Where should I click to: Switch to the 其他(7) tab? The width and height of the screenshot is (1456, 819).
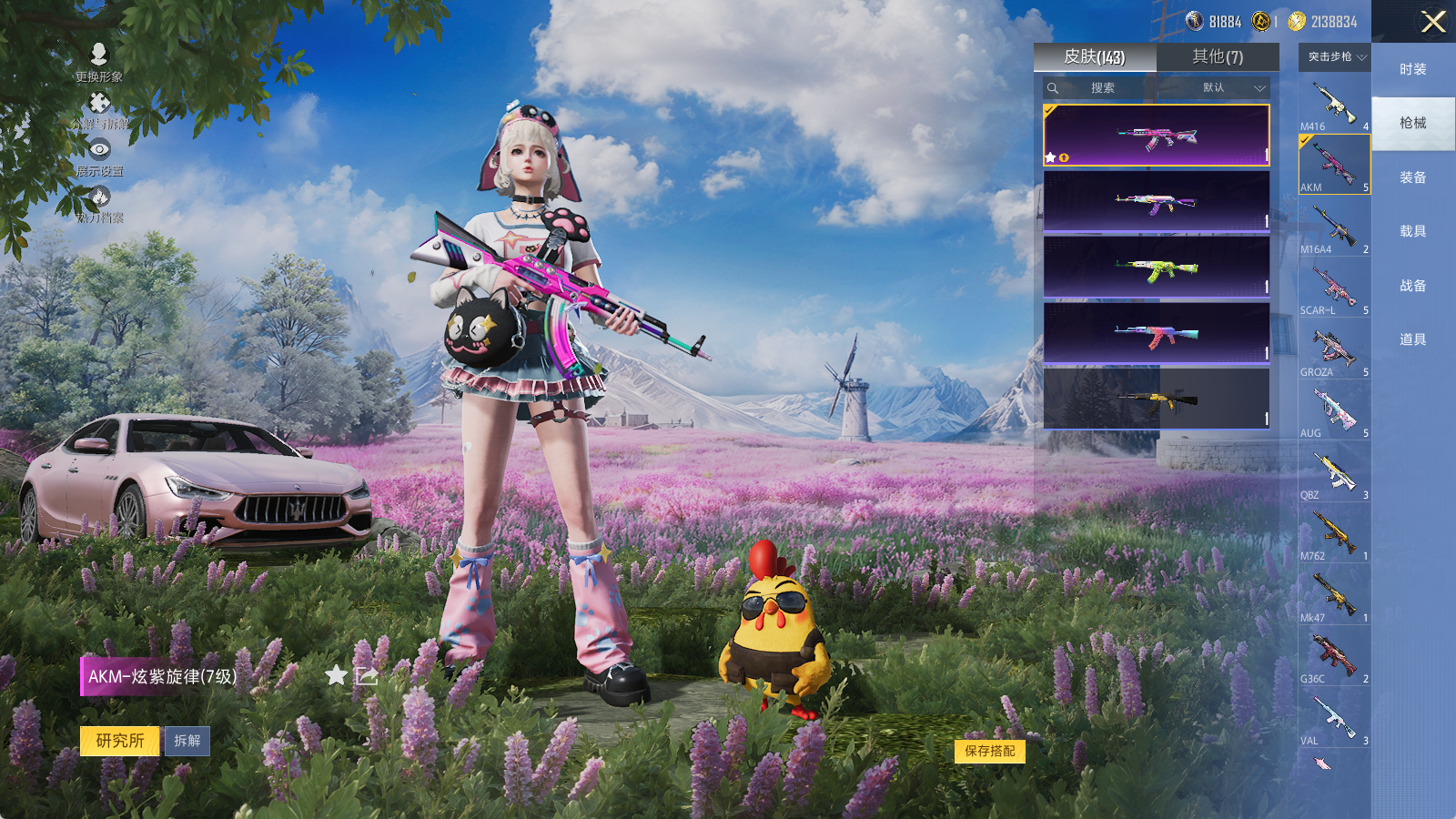pos(1218,57)
